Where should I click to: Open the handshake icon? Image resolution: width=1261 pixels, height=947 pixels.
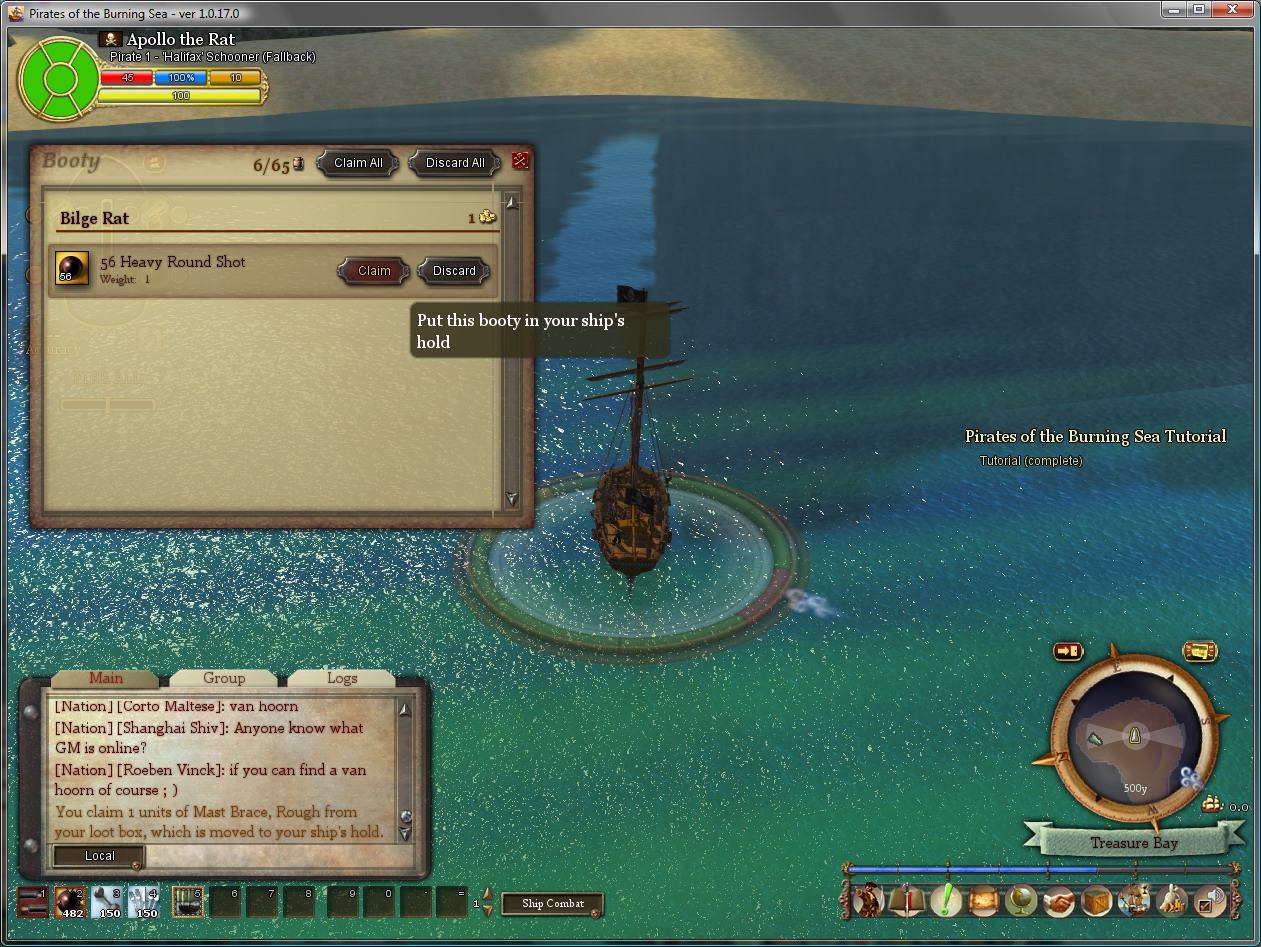(x=1059, y=900)
